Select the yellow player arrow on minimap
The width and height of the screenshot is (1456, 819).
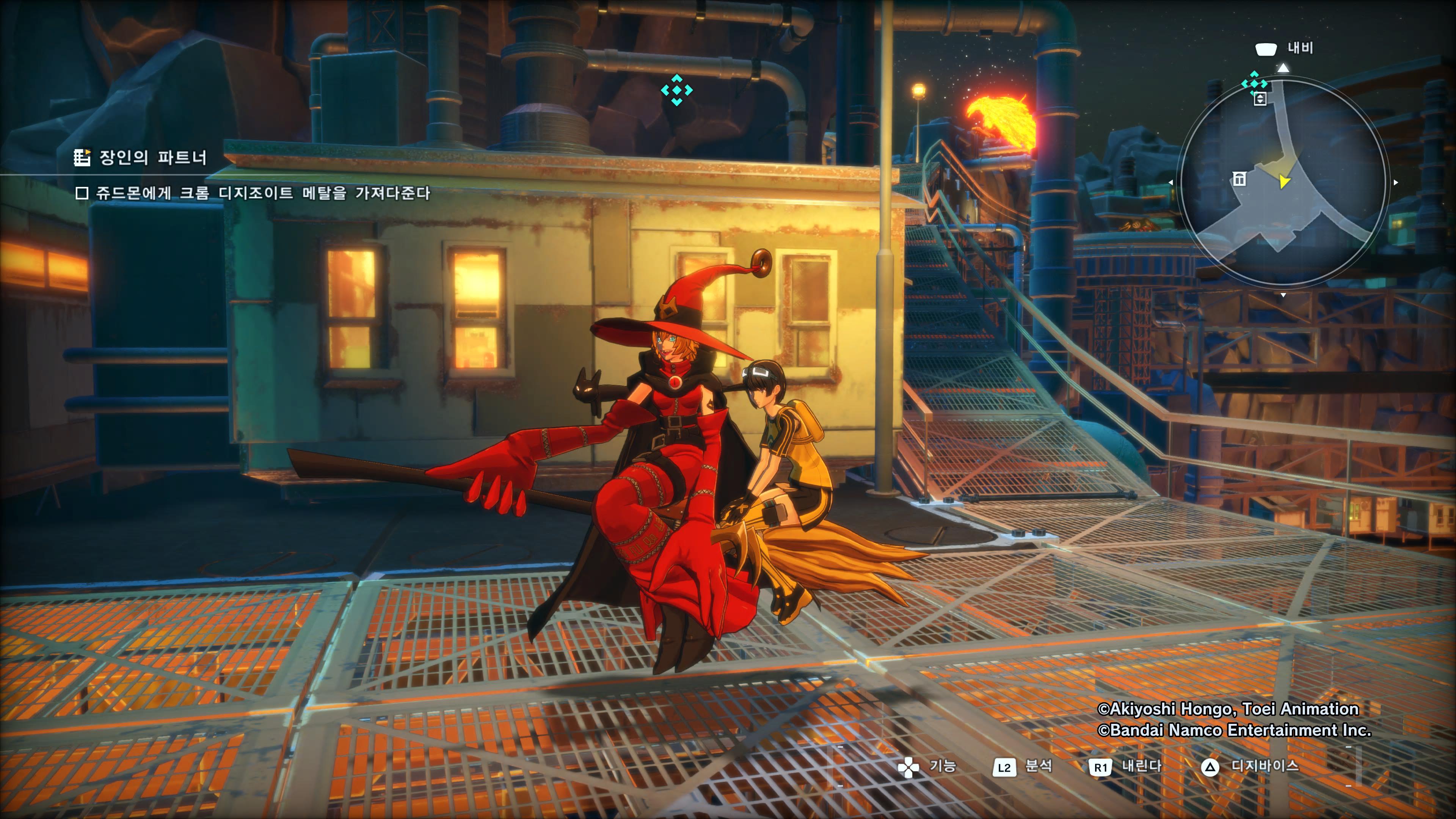1284,182
